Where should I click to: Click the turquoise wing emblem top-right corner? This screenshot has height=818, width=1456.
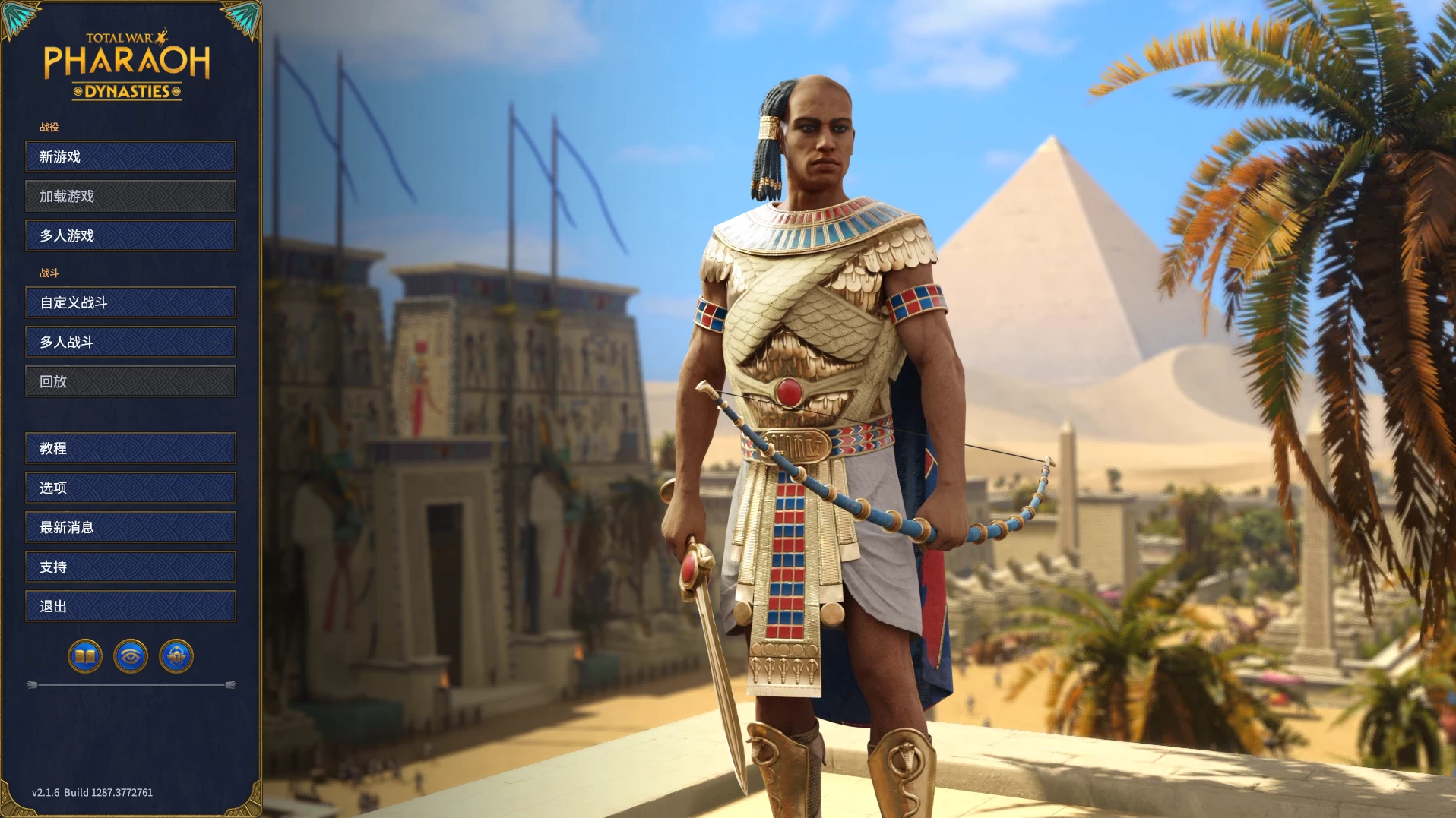point(243,17)
